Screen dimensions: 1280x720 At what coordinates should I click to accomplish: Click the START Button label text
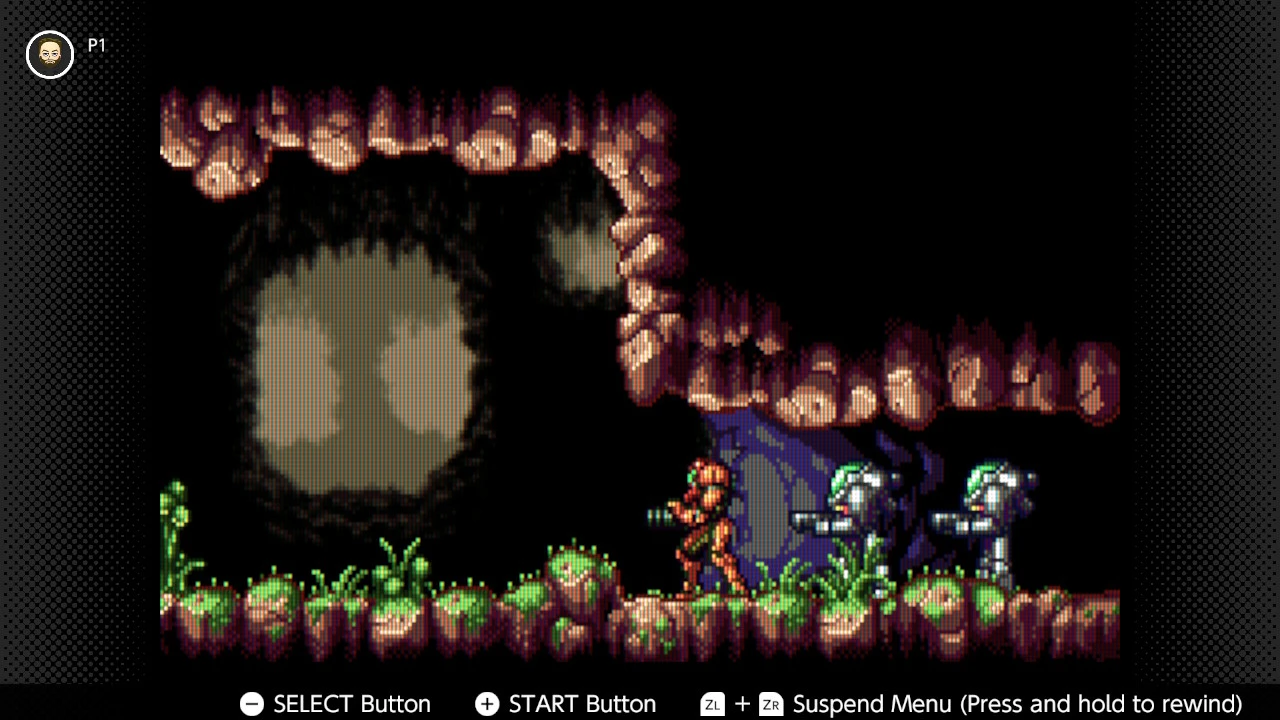pos(583,704)
